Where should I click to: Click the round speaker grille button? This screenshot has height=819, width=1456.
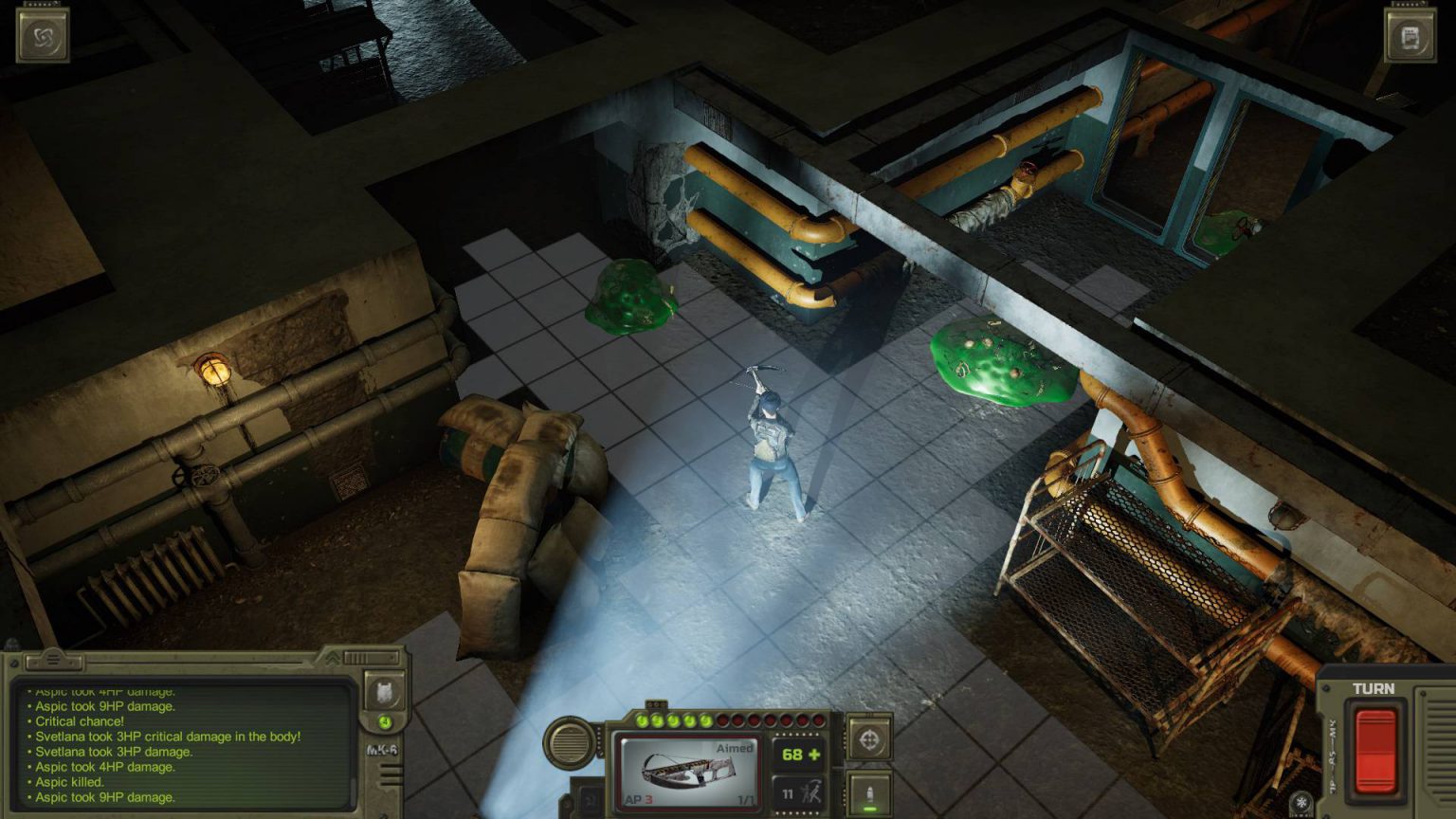click(568, 742)
